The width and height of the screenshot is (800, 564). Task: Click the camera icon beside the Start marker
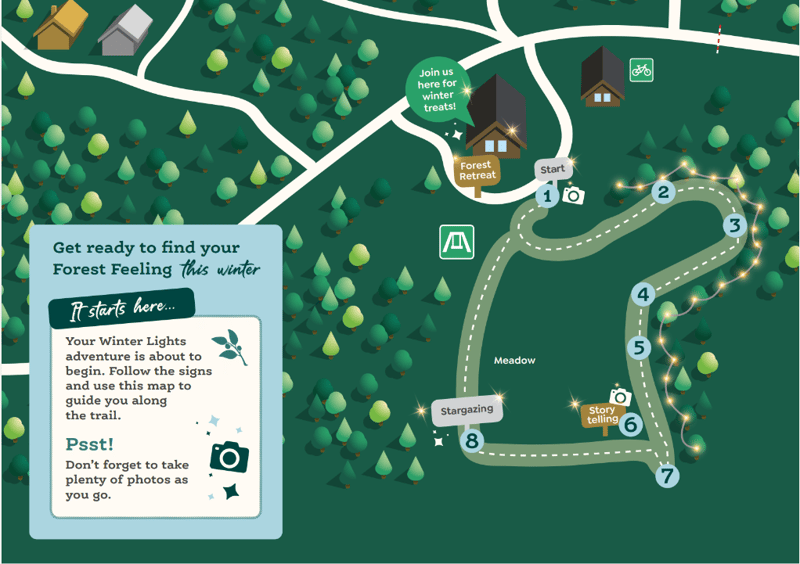click(x=573, y=195)
